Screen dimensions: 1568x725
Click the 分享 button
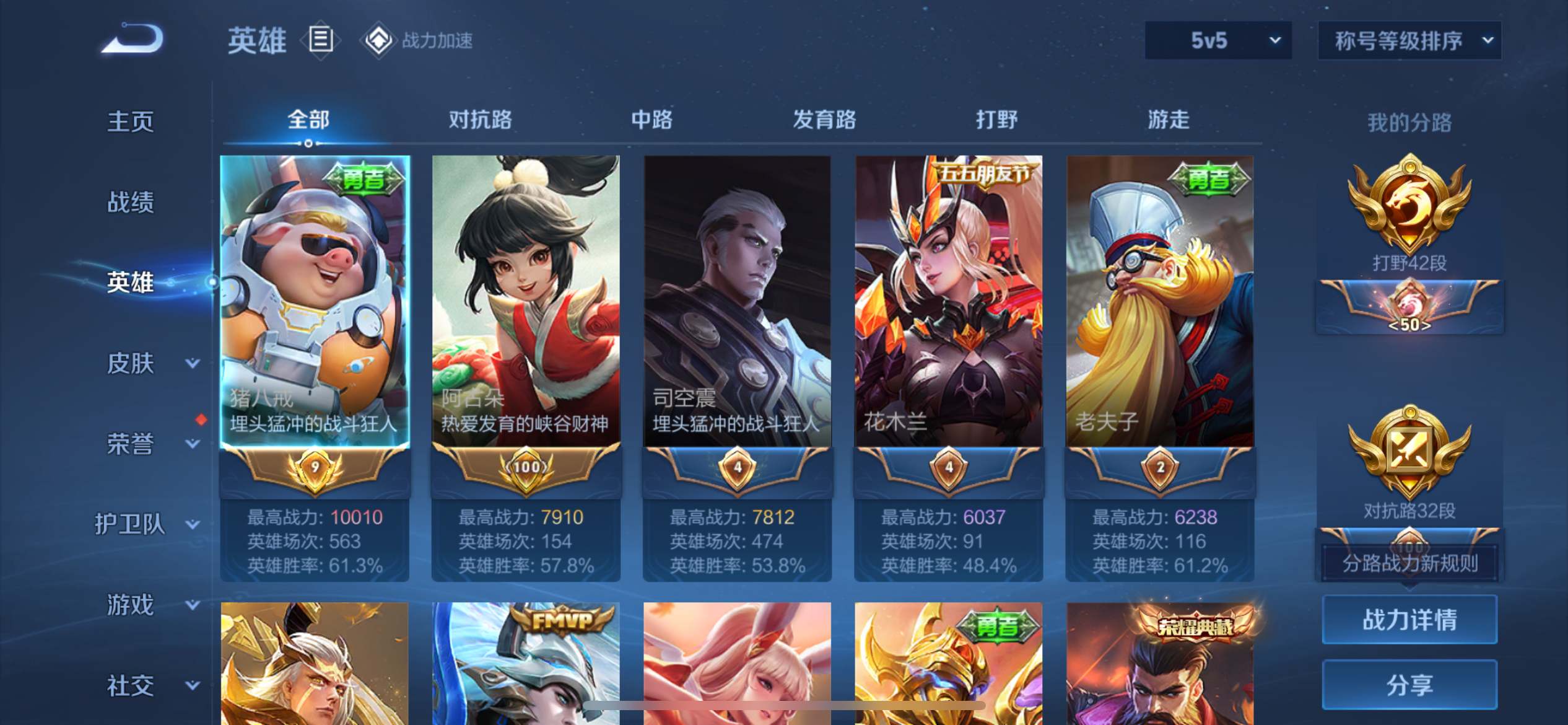click(1409, 685)
